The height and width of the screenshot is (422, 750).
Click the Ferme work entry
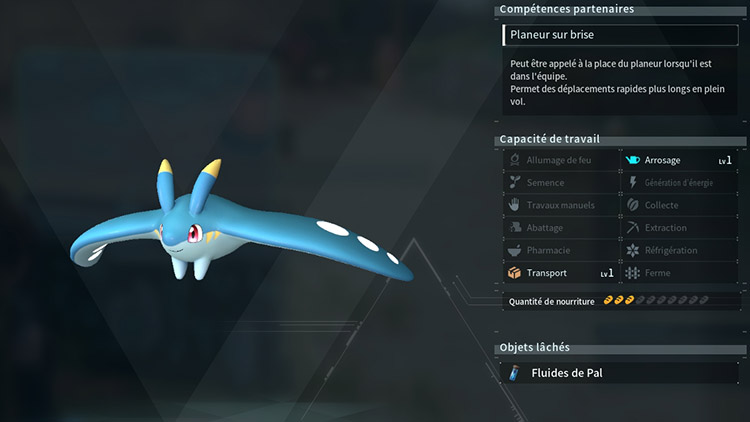coord(678,273)
